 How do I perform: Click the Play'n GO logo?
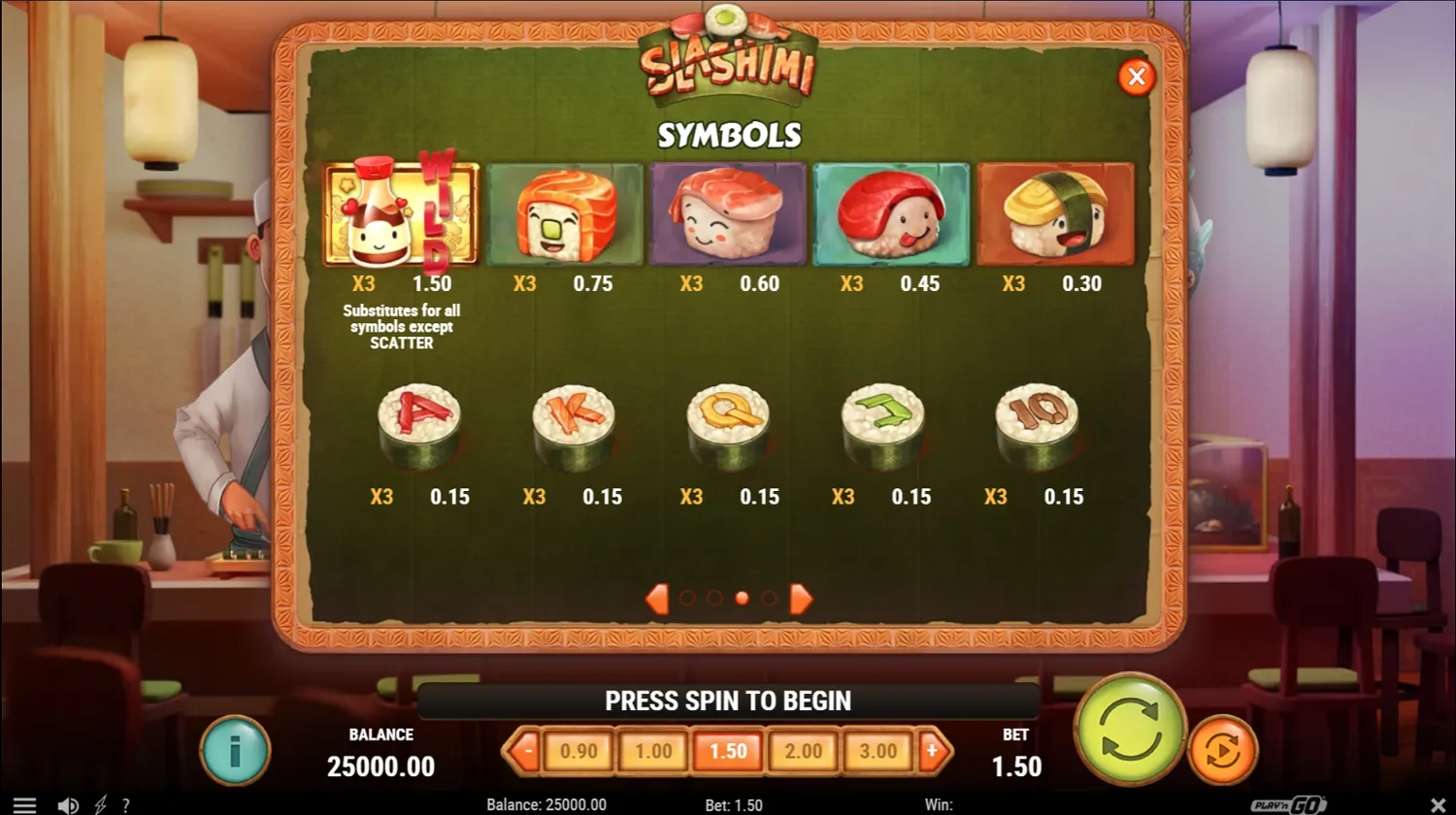point(1291,804)
